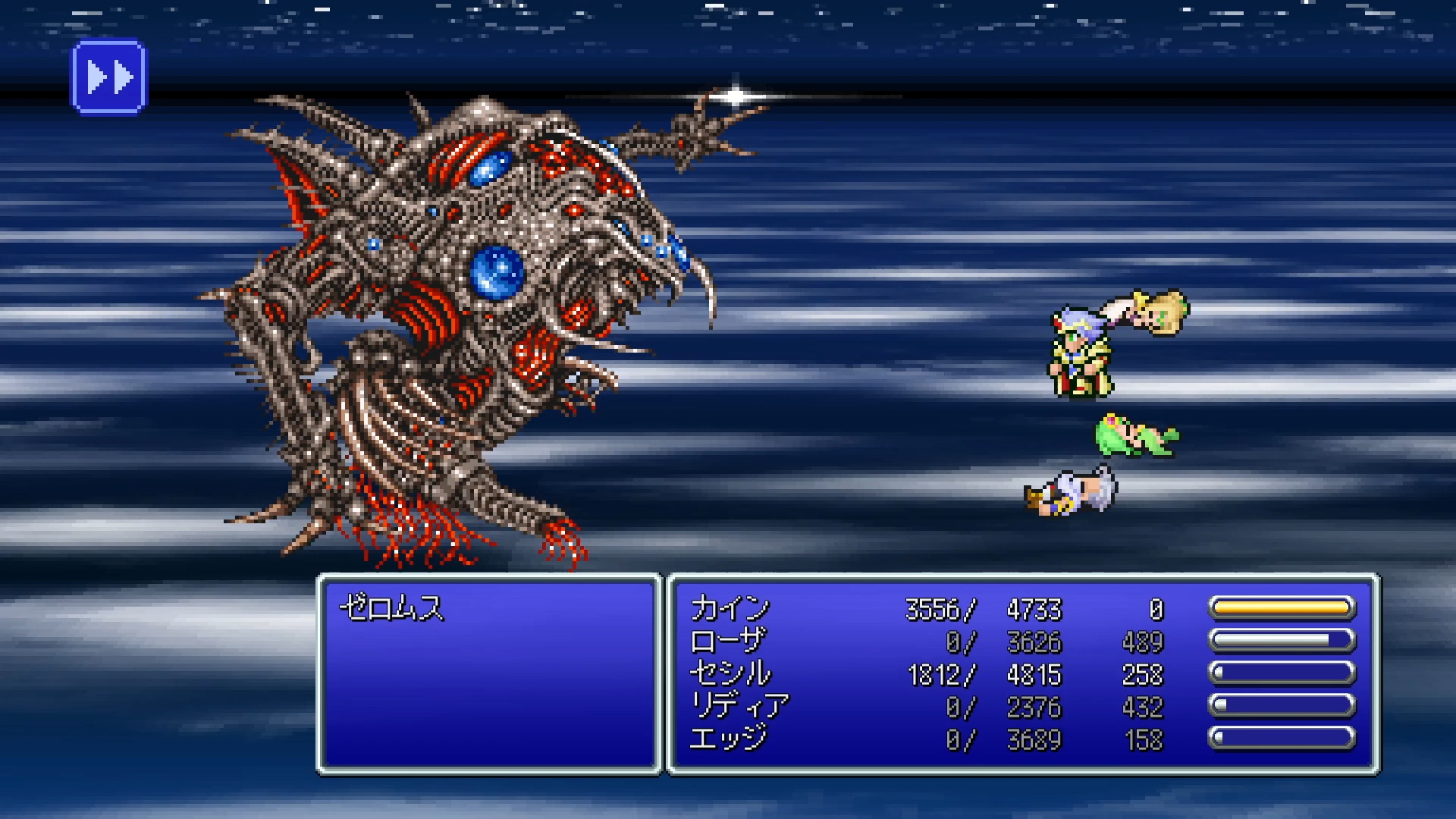The width and height of the screenshot is (1456, 819).
Task: Select the enemy name ゼロムス in list
Action: tap(391, 608)
